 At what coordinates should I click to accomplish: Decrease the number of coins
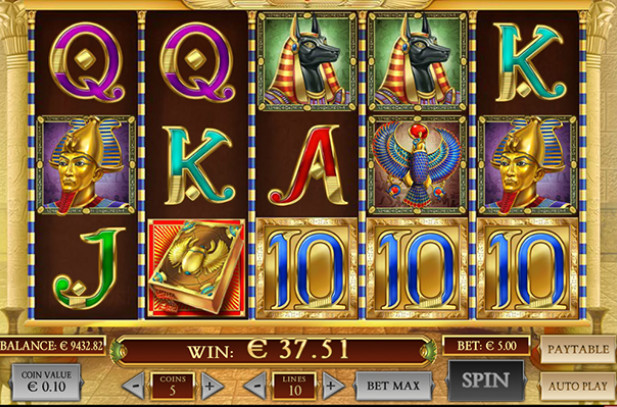click(135, 386)
